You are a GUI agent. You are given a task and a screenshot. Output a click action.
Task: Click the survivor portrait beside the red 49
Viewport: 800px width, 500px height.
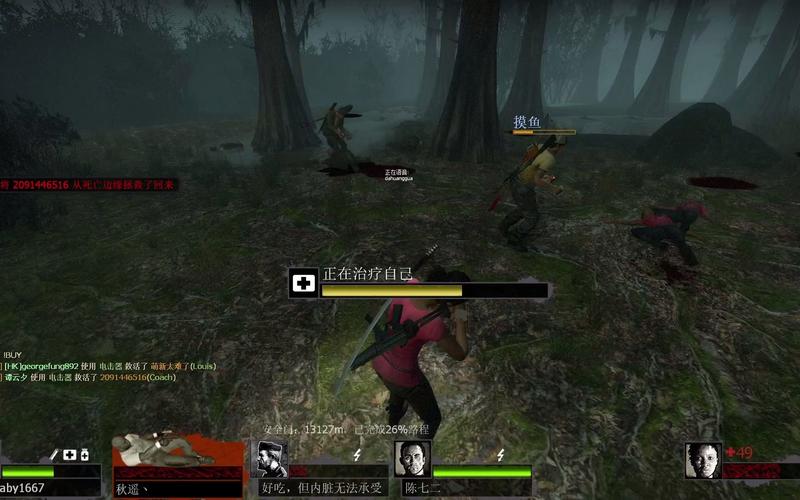(x=703, y=460)
